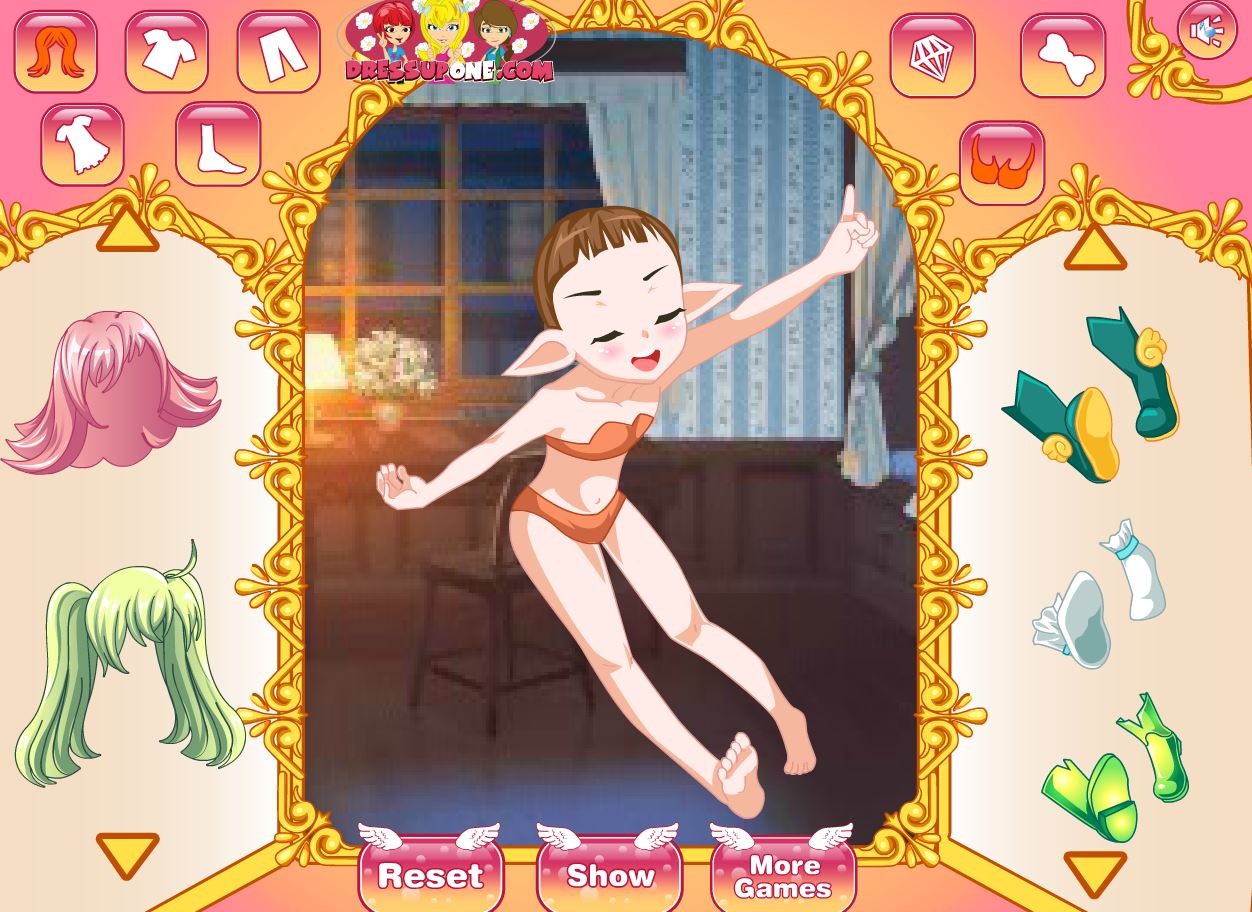Choose the orange wings category
This screenshot has width=1252, height=912.
click(x=1002, y=163)
